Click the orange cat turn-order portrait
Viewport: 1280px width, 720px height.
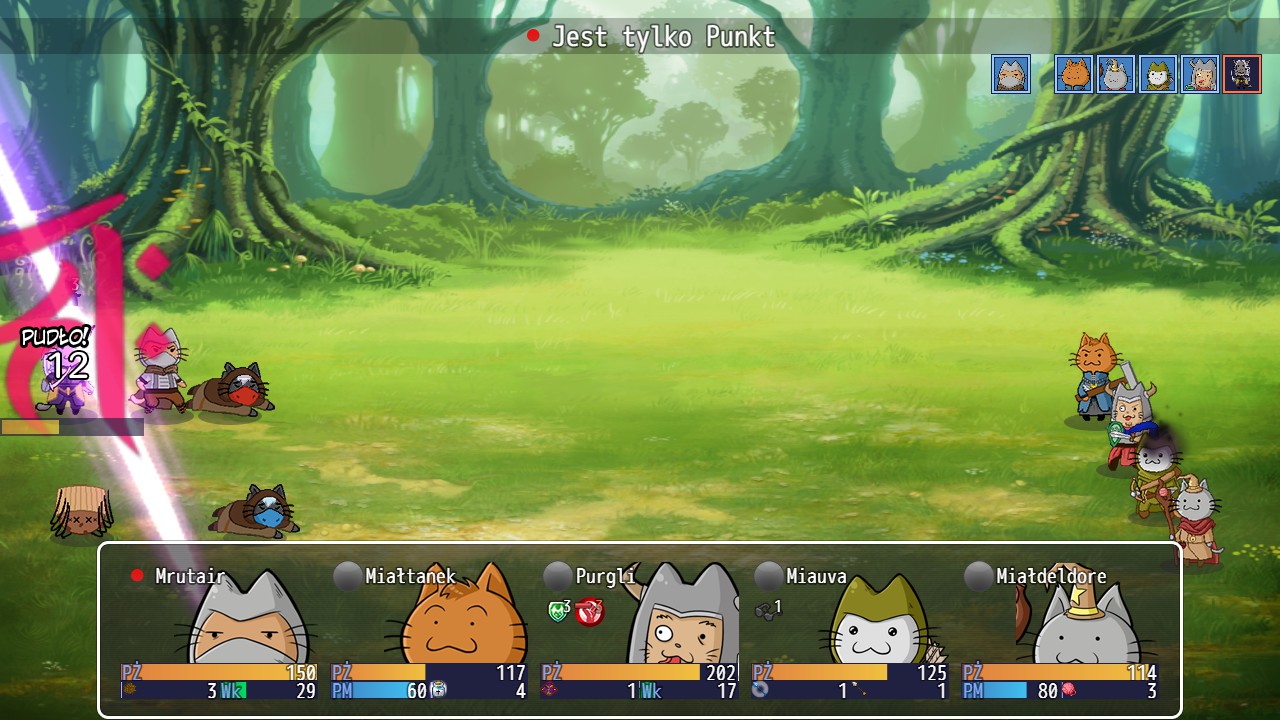(x=1073, y=74)
